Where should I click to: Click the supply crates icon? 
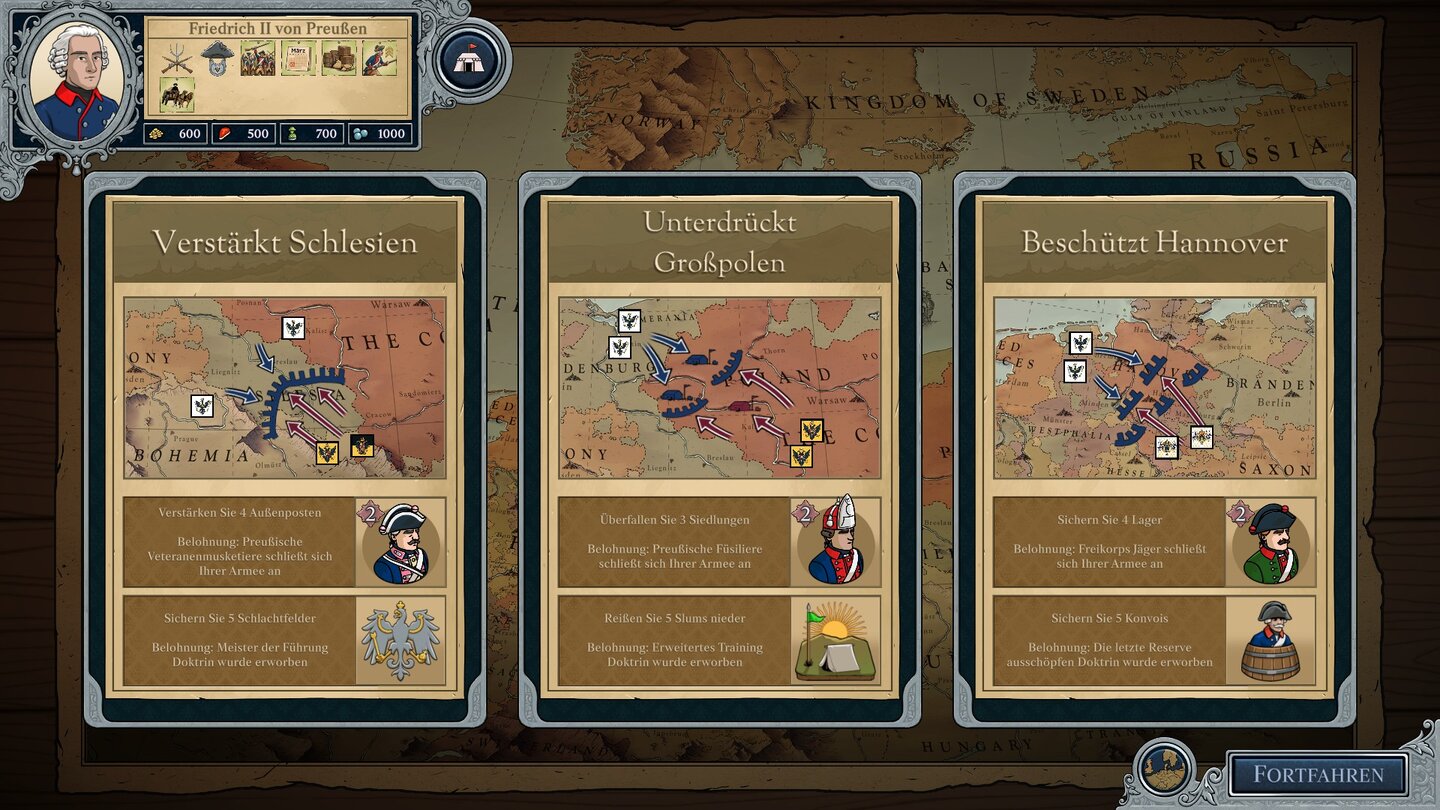point(338,58)
